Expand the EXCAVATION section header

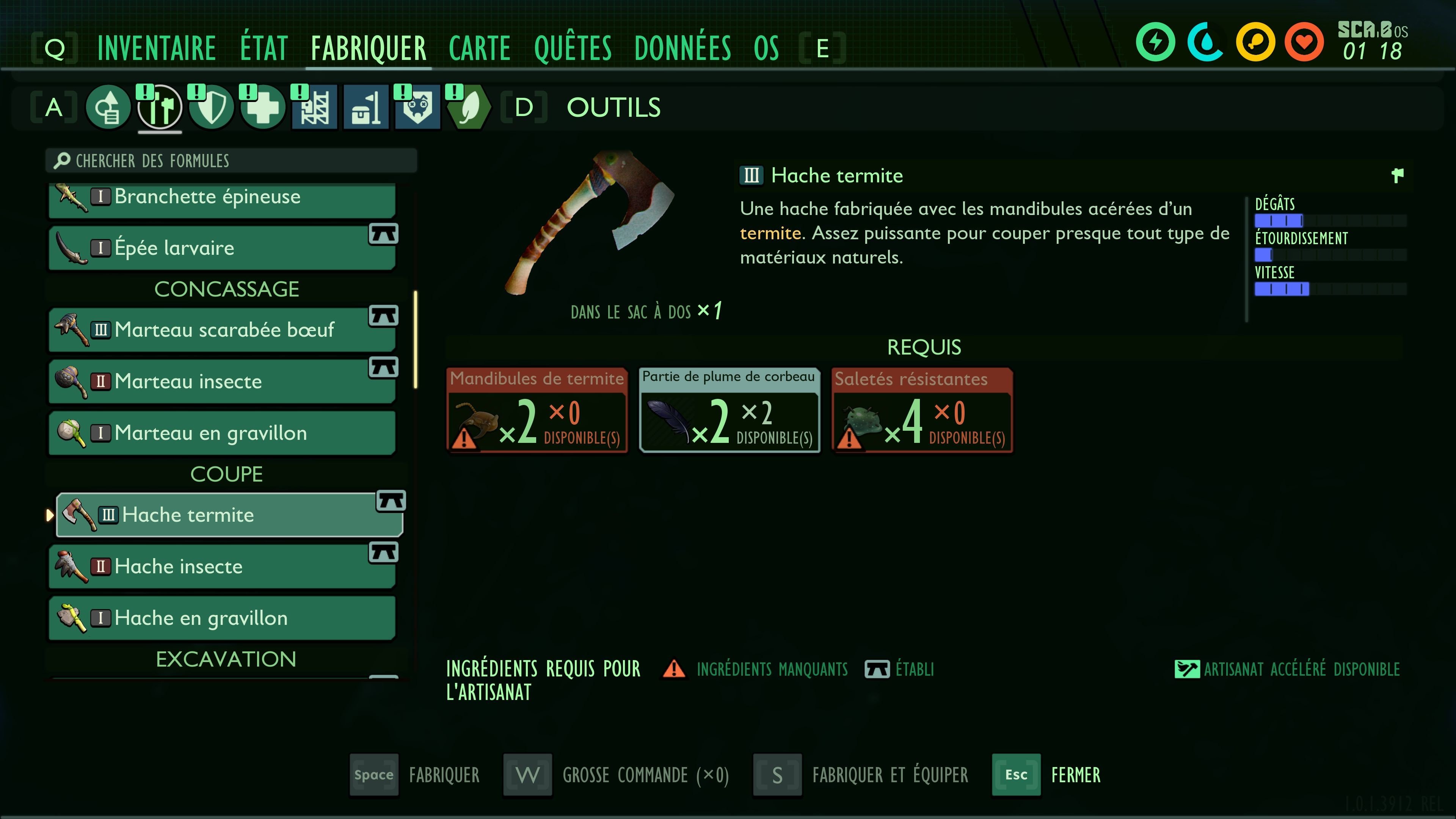pos(226,659)
